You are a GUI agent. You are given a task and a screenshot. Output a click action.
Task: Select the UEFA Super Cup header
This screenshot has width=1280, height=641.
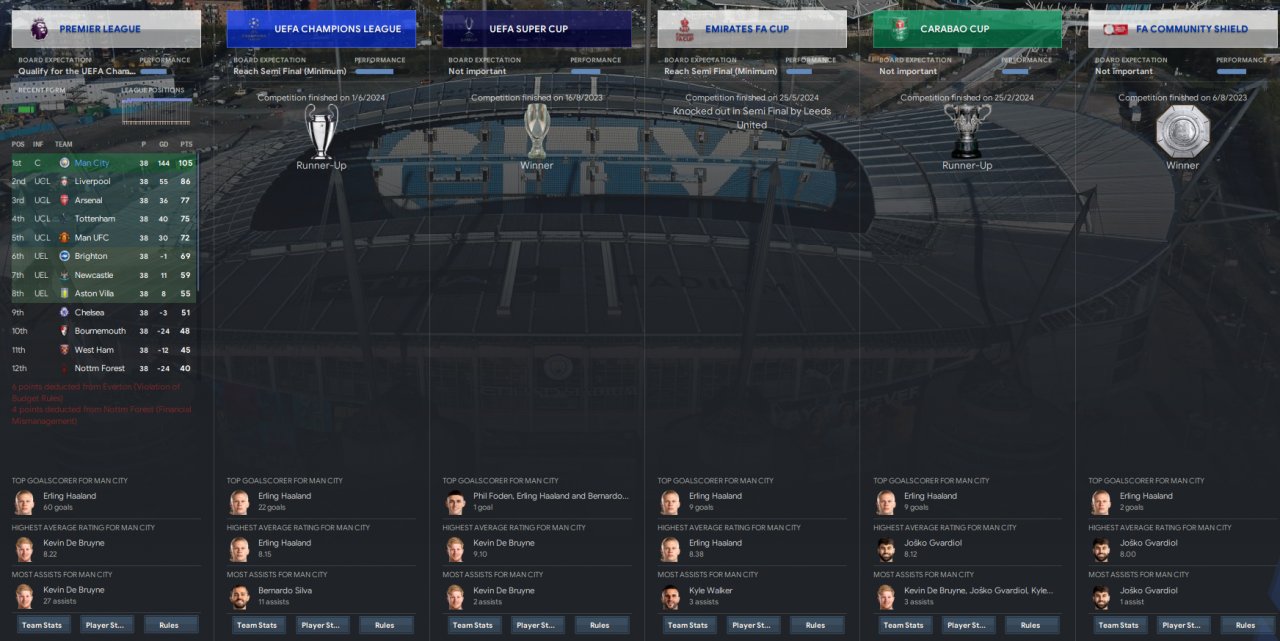(536, 29)
